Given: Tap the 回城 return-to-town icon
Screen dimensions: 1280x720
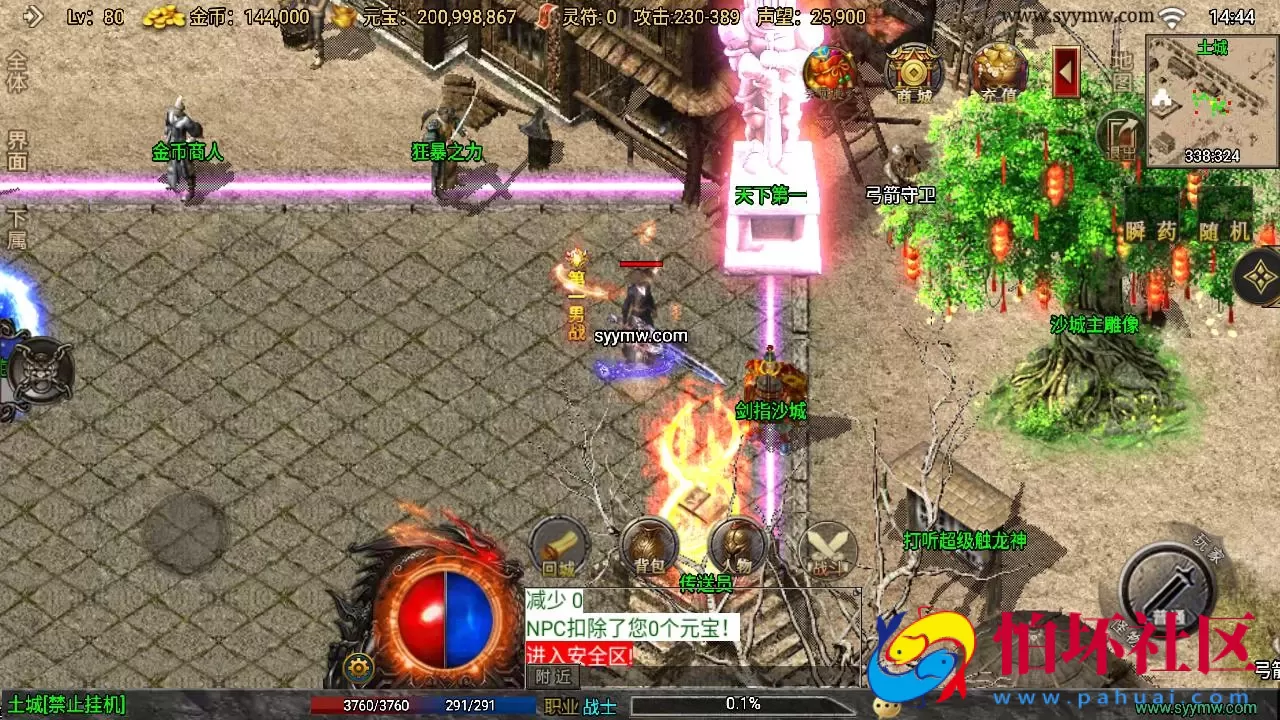Looking at the screenshot, I should pos(557,545).
